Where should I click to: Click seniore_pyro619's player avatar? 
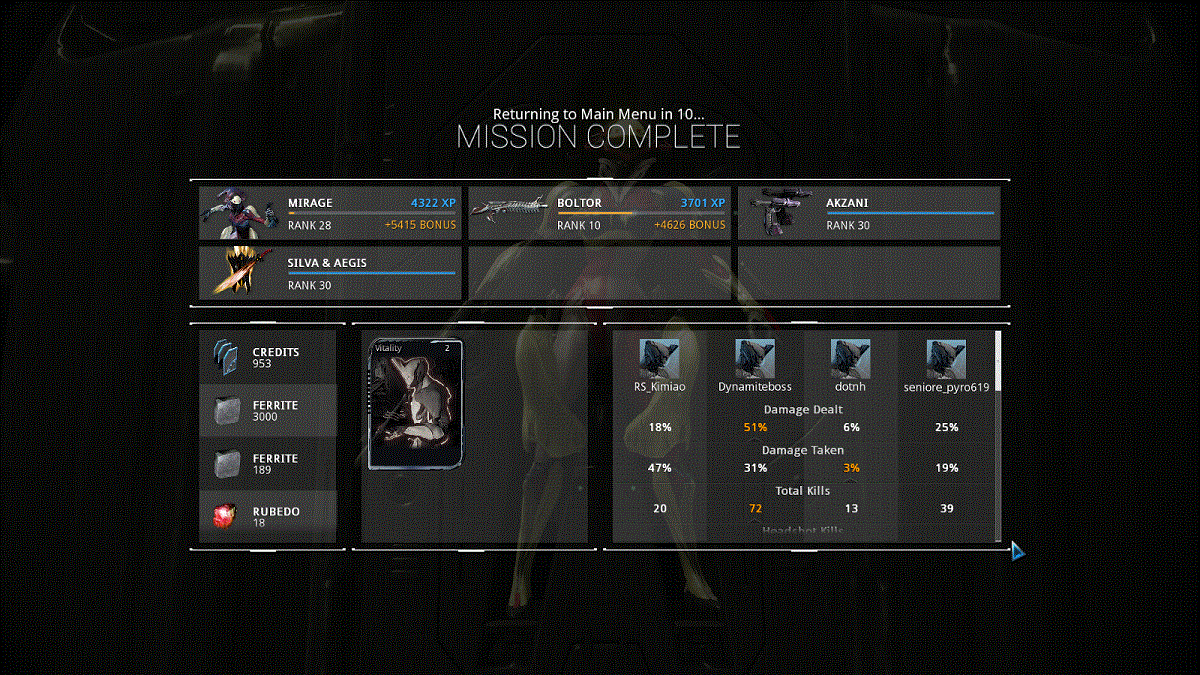(x=946, y=359)
